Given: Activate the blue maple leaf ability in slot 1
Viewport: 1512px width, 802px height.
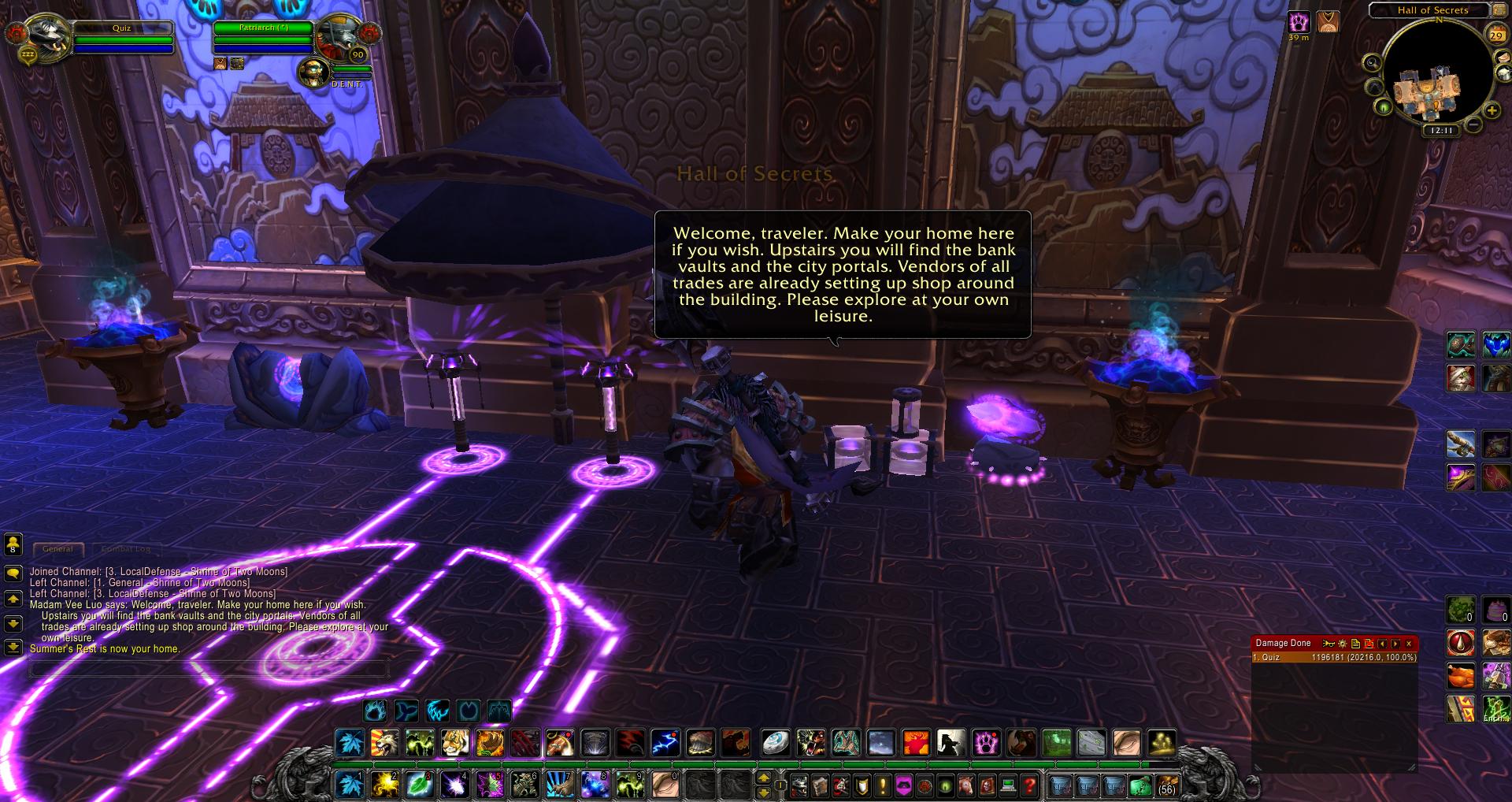Looking at the screenshot, I should point(350,785).
